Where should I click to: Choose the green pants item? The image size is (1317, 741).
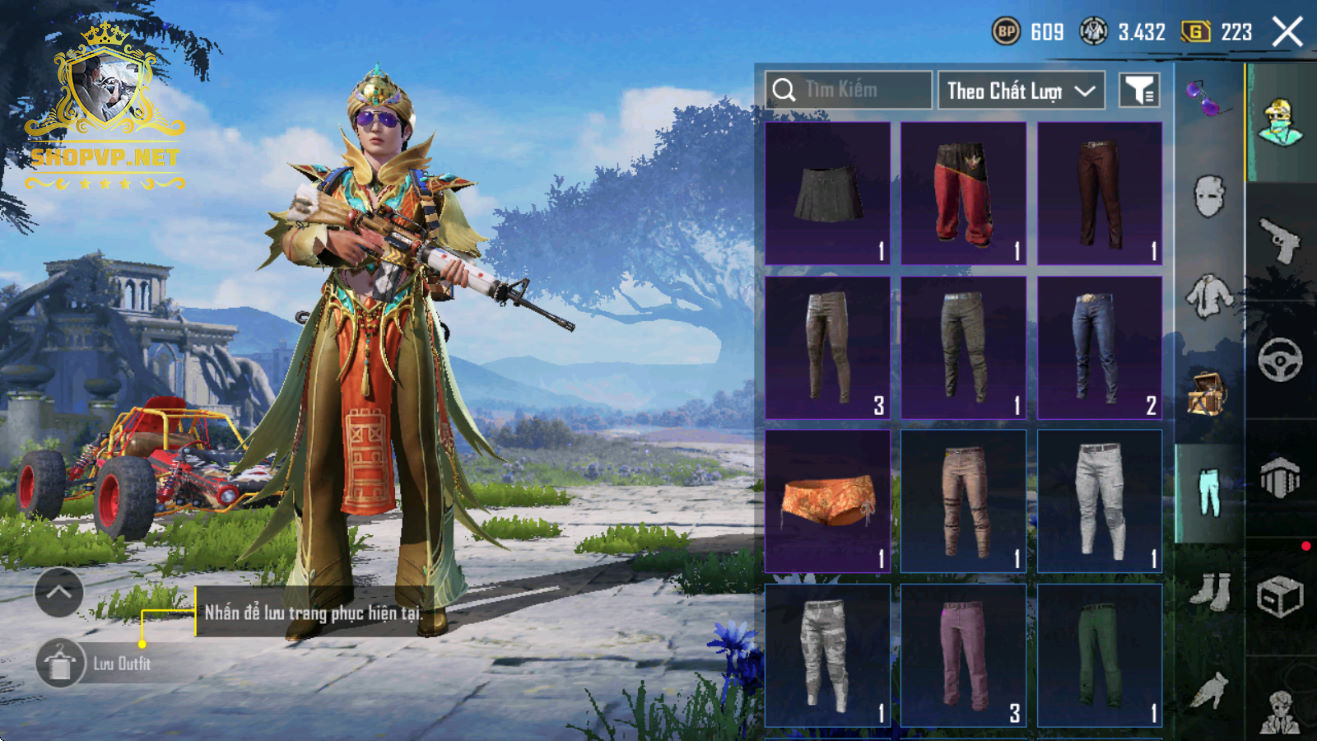(x=1099, y=655)
